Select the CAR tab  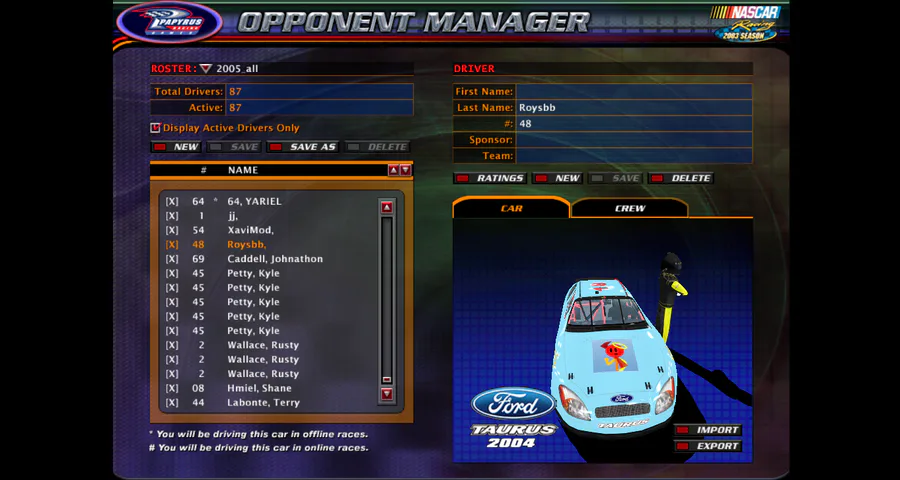[x=511, y=208]
